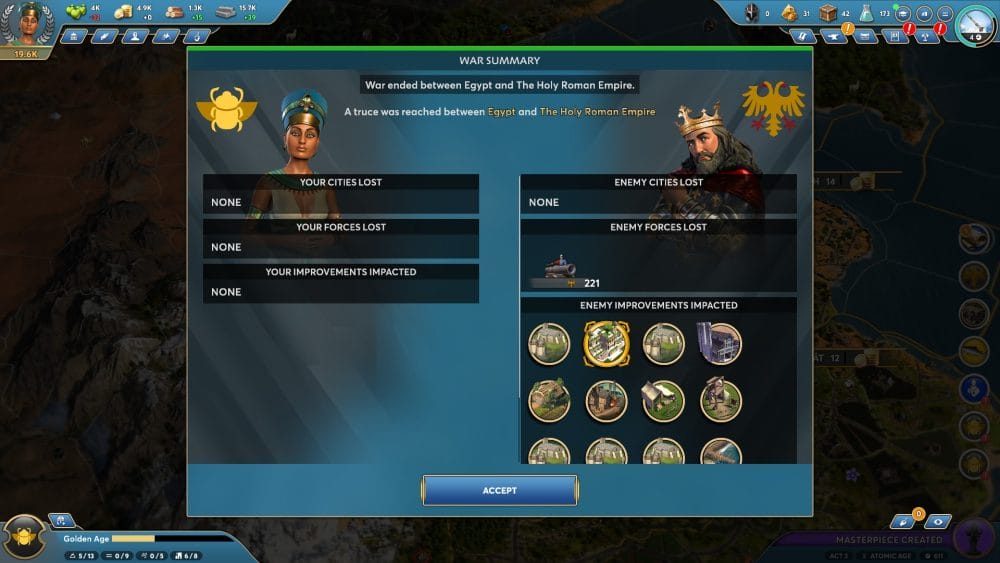
Task: Open the wooden crate resource icon
Action: pos(828,13)
